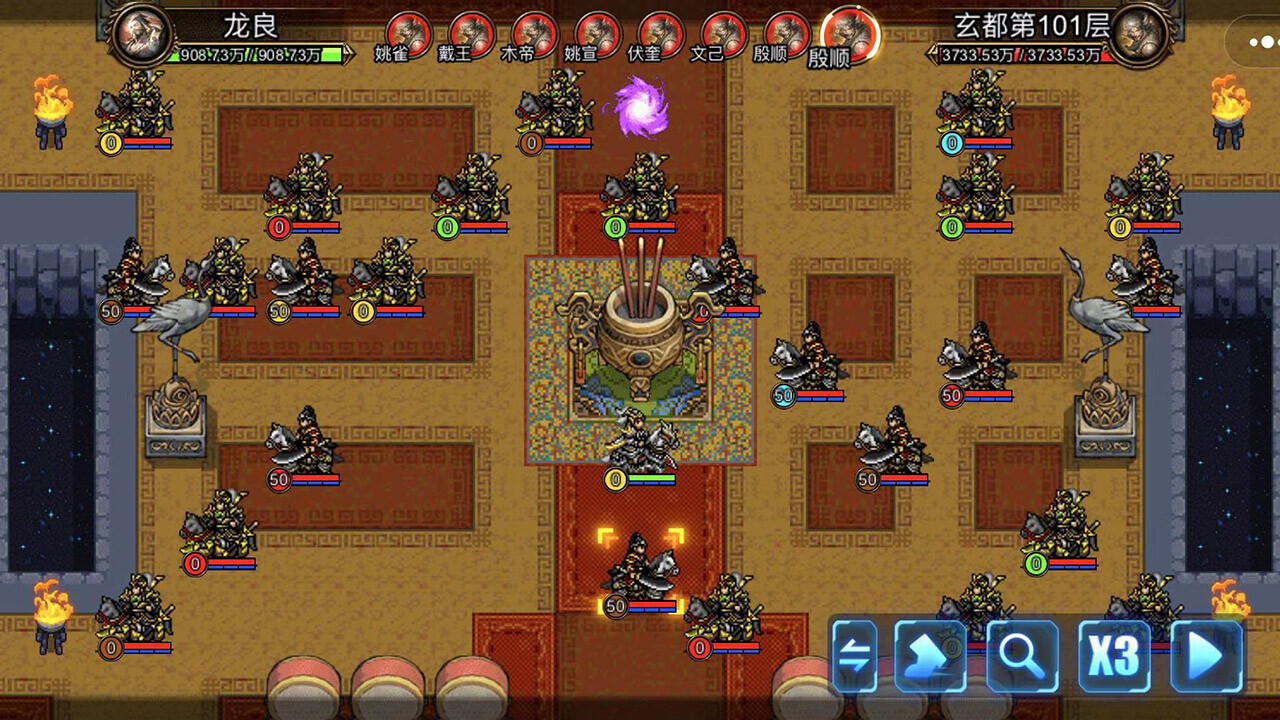Select the 姚宣 hero portrait
This screenshot has width=1280, height=720.
coord(597,34)
